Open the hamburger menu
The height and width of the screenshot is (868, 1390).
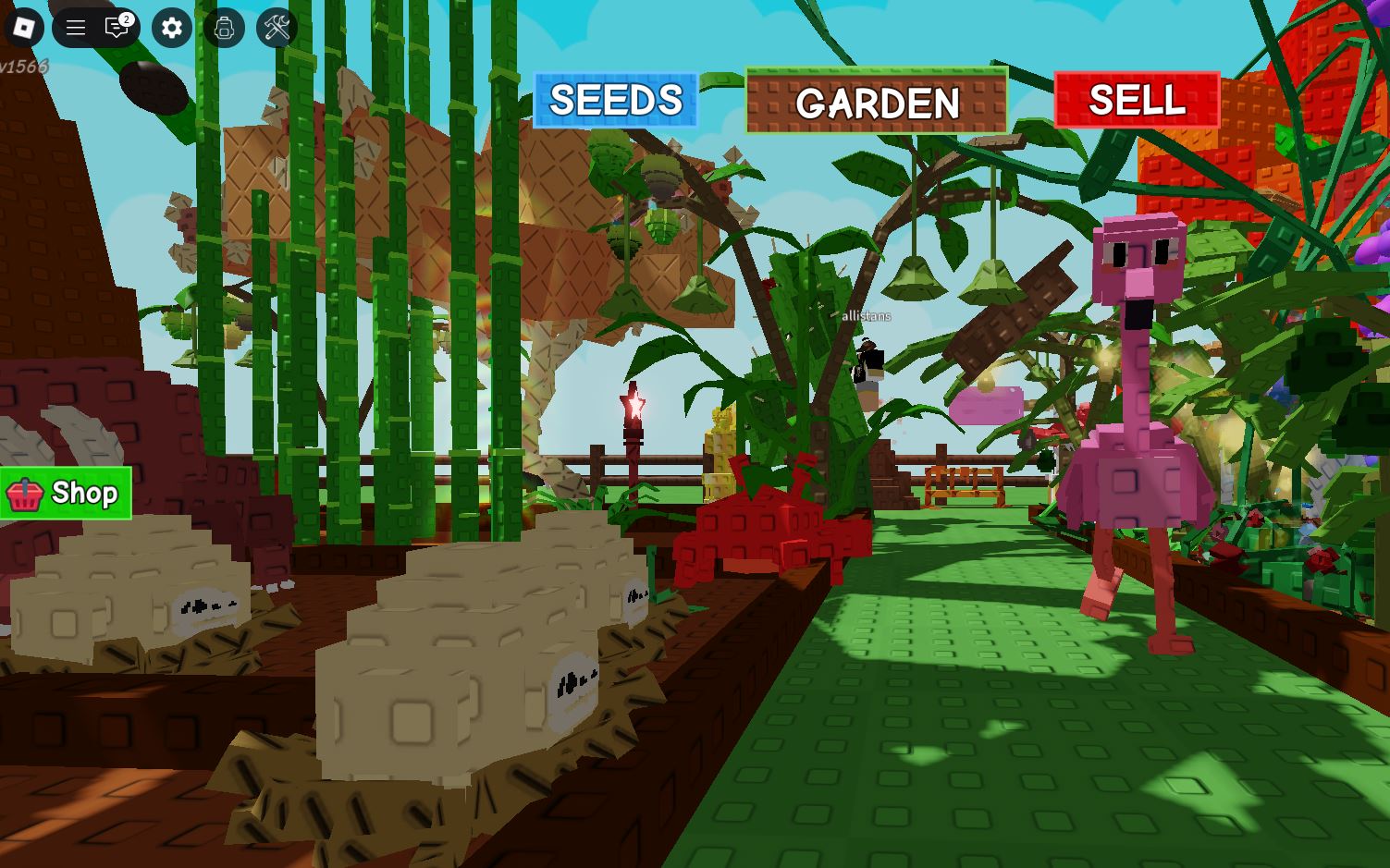(x=74, y=28)
